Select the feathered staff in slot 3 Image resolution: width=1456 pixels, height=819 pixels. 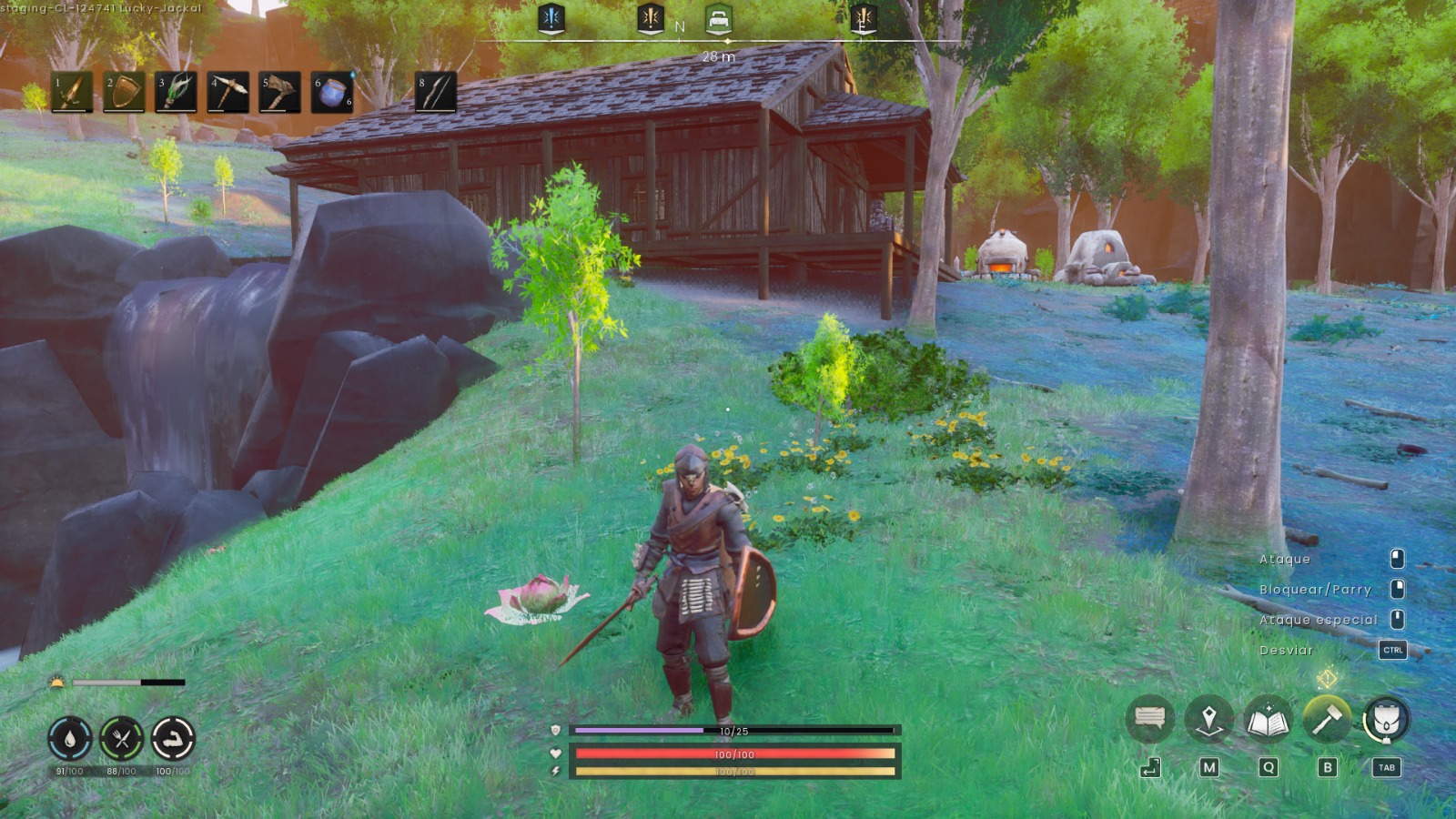[176, 93]
